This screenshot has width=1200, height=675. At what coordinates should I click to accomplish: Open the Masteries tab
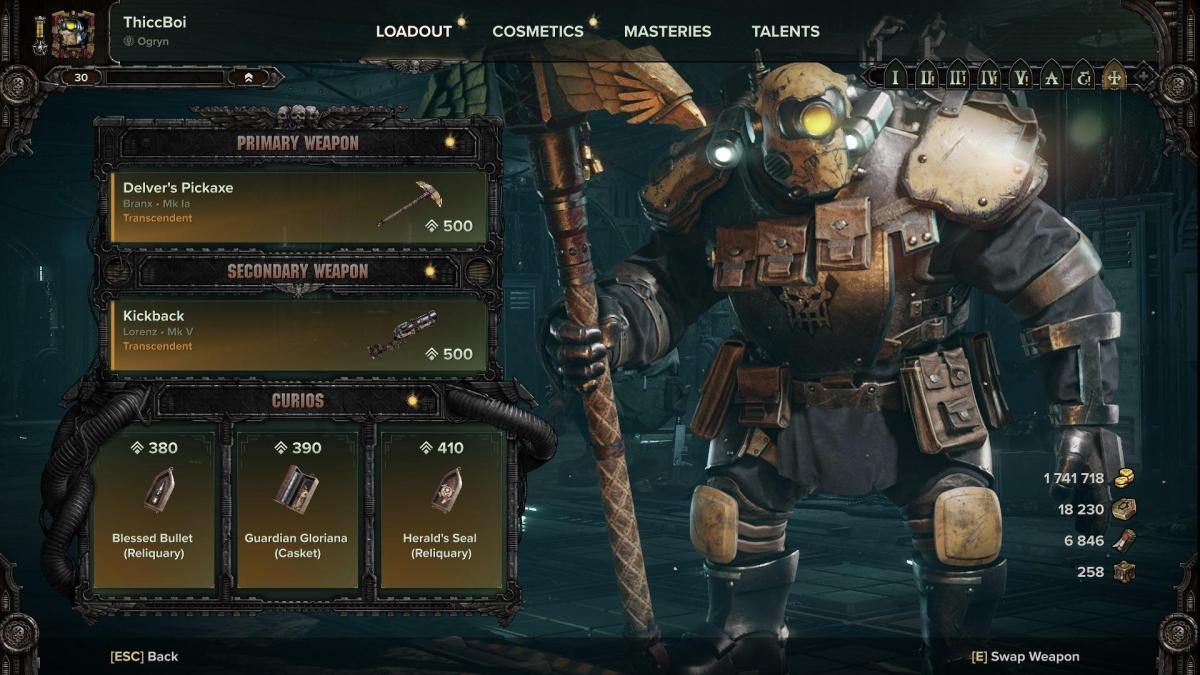pyautogui.click(x=667, y=31)
